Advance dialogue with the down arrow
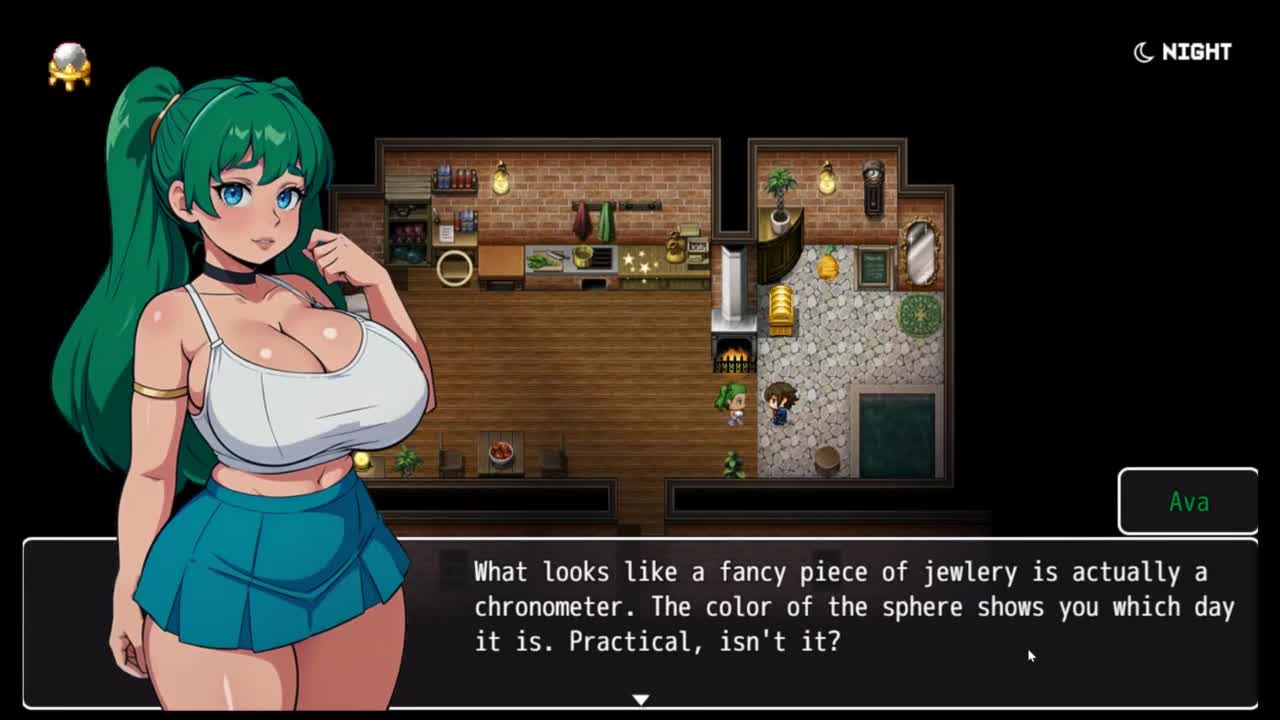Image resolution: width=1280 pixels, height=720 pixels. point(641,699)
